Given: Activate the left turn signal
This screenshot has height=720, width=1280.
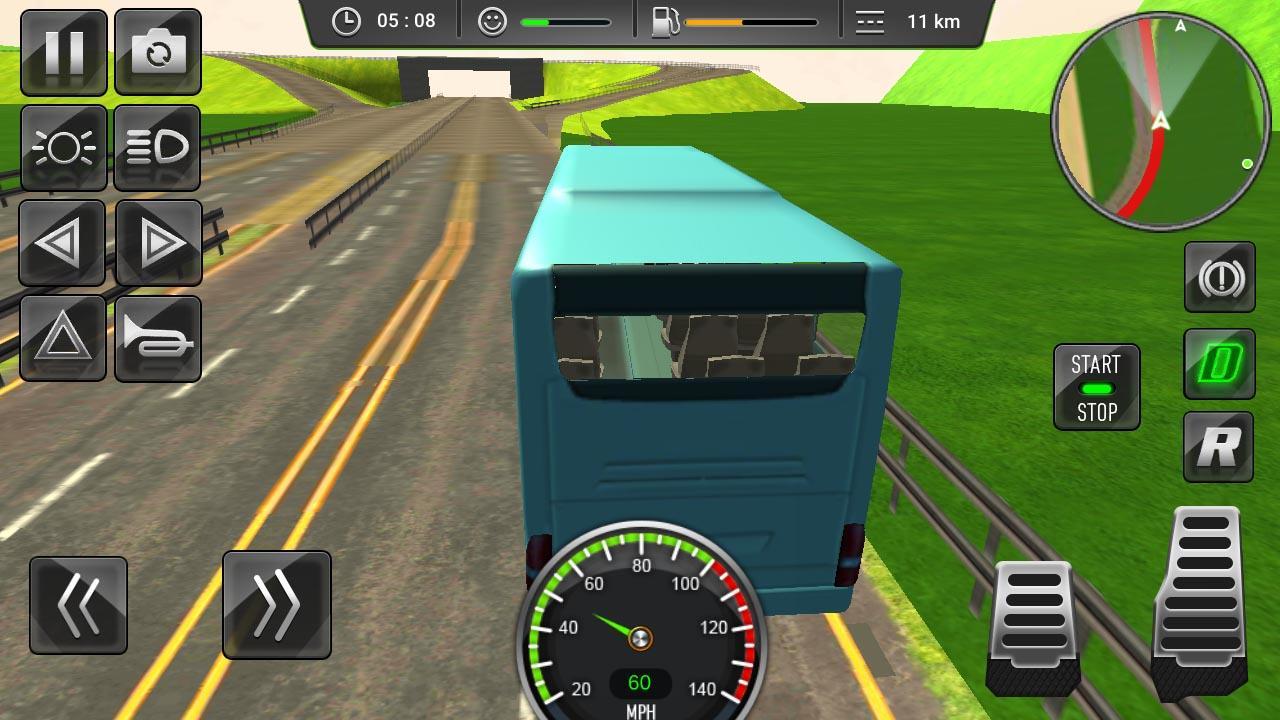Looking at the screenshot, I should point(63,242).
